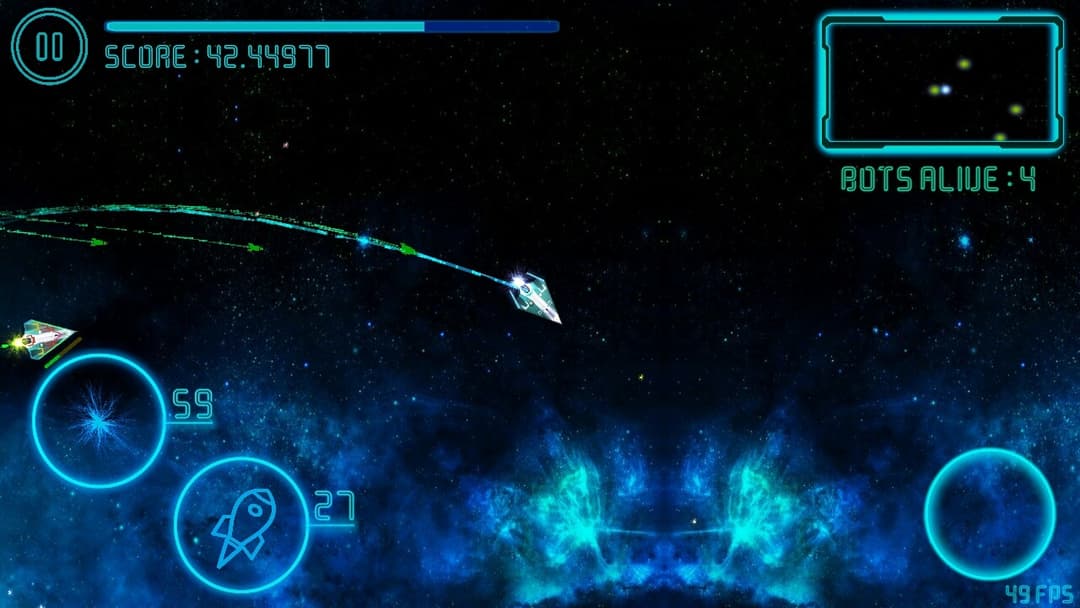1080x608 pixels.
Task: Click the radar minimap panel
Action: (x=941, y=83)
